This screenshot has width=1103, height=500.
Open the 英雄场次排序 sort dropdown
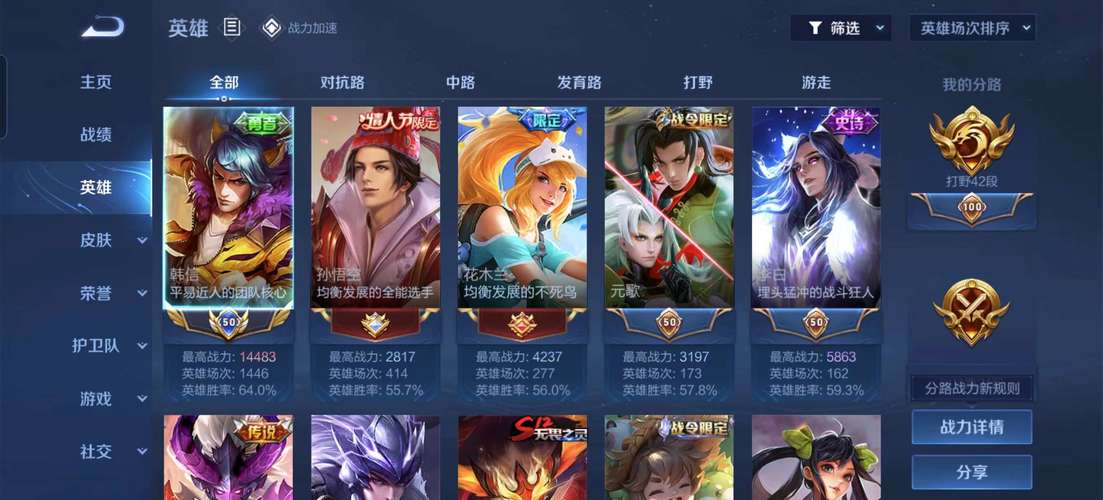(973, 28)
